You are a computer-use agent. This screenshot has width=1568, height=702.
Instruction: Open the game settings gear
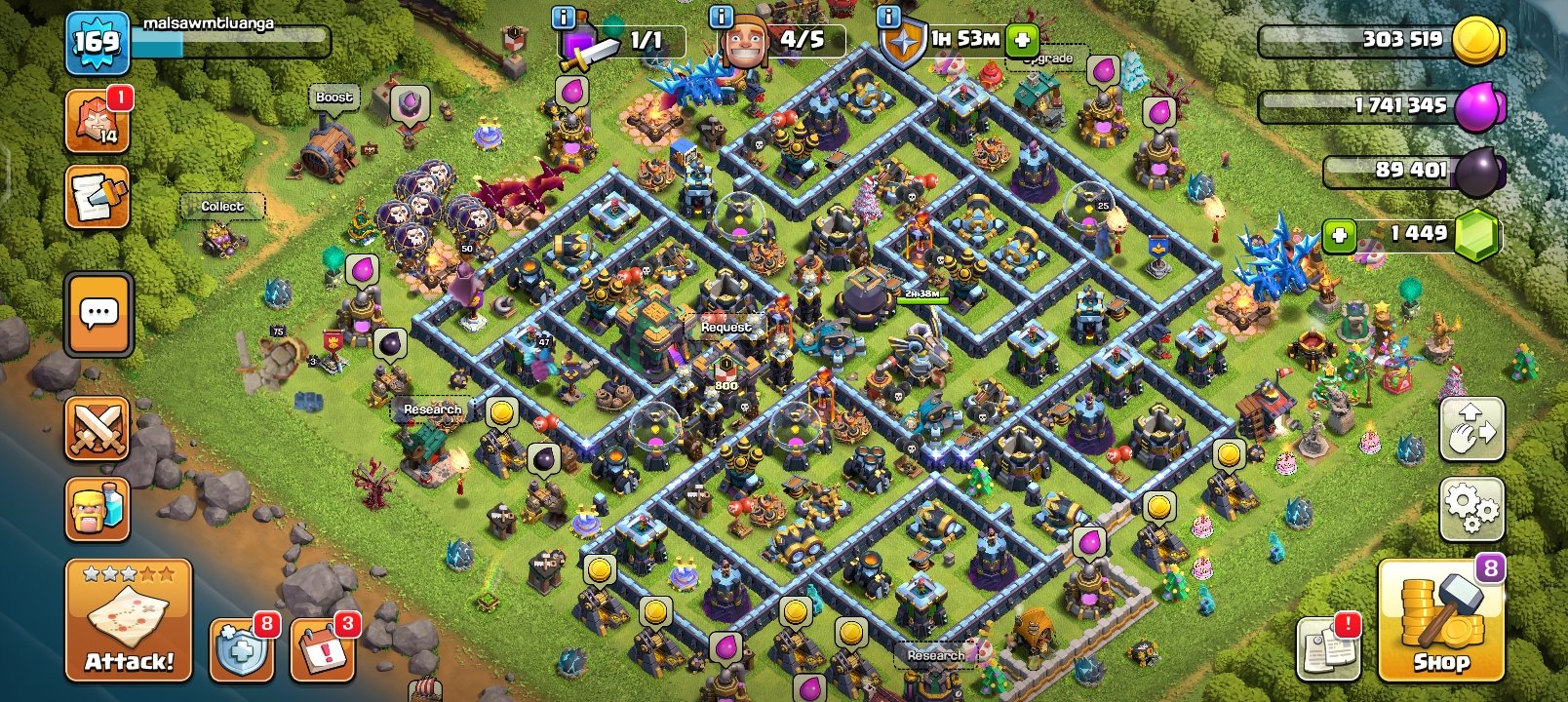1472,508
